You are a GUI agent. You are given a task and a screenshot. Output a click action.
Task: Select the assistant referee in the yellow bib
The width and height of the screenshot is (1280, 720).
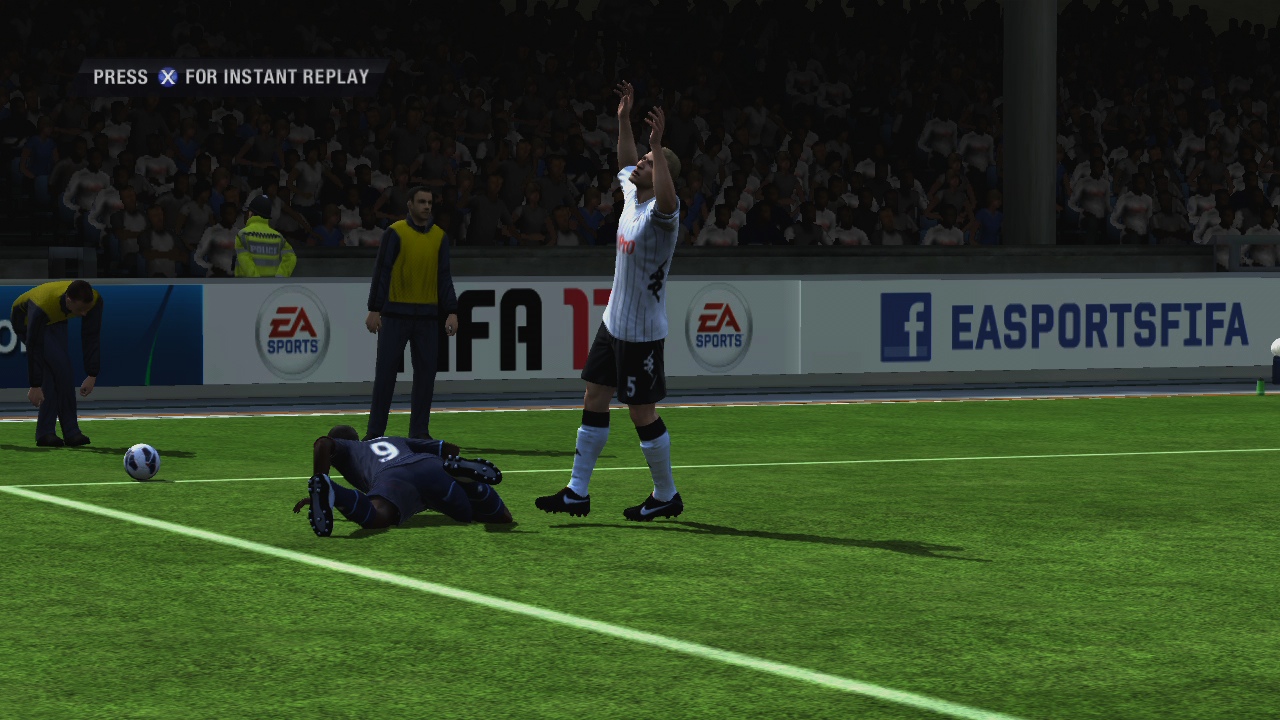(415, 280)
